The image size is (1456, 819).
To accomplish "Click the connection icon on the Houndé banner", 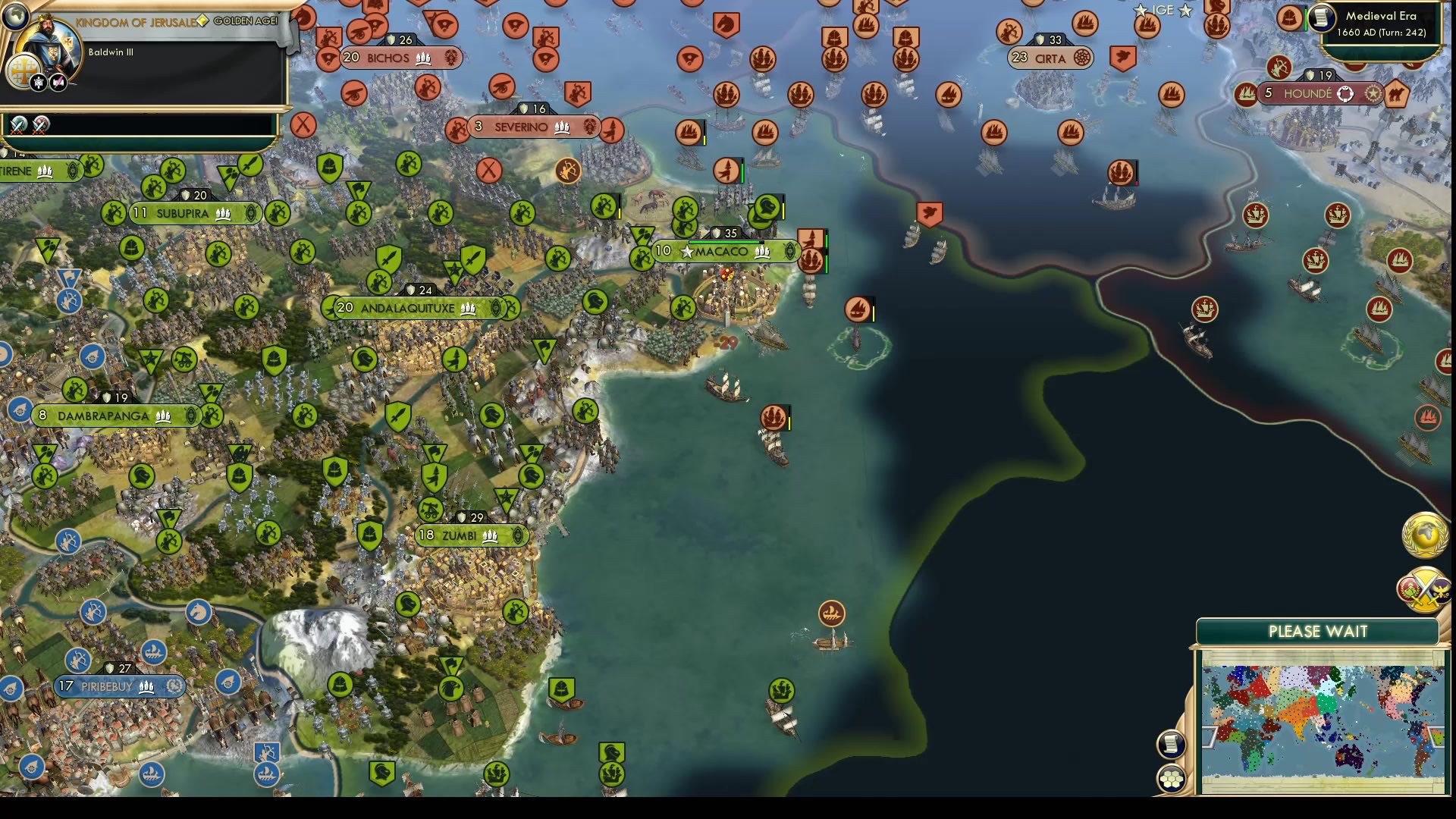I will [1345, 94].
